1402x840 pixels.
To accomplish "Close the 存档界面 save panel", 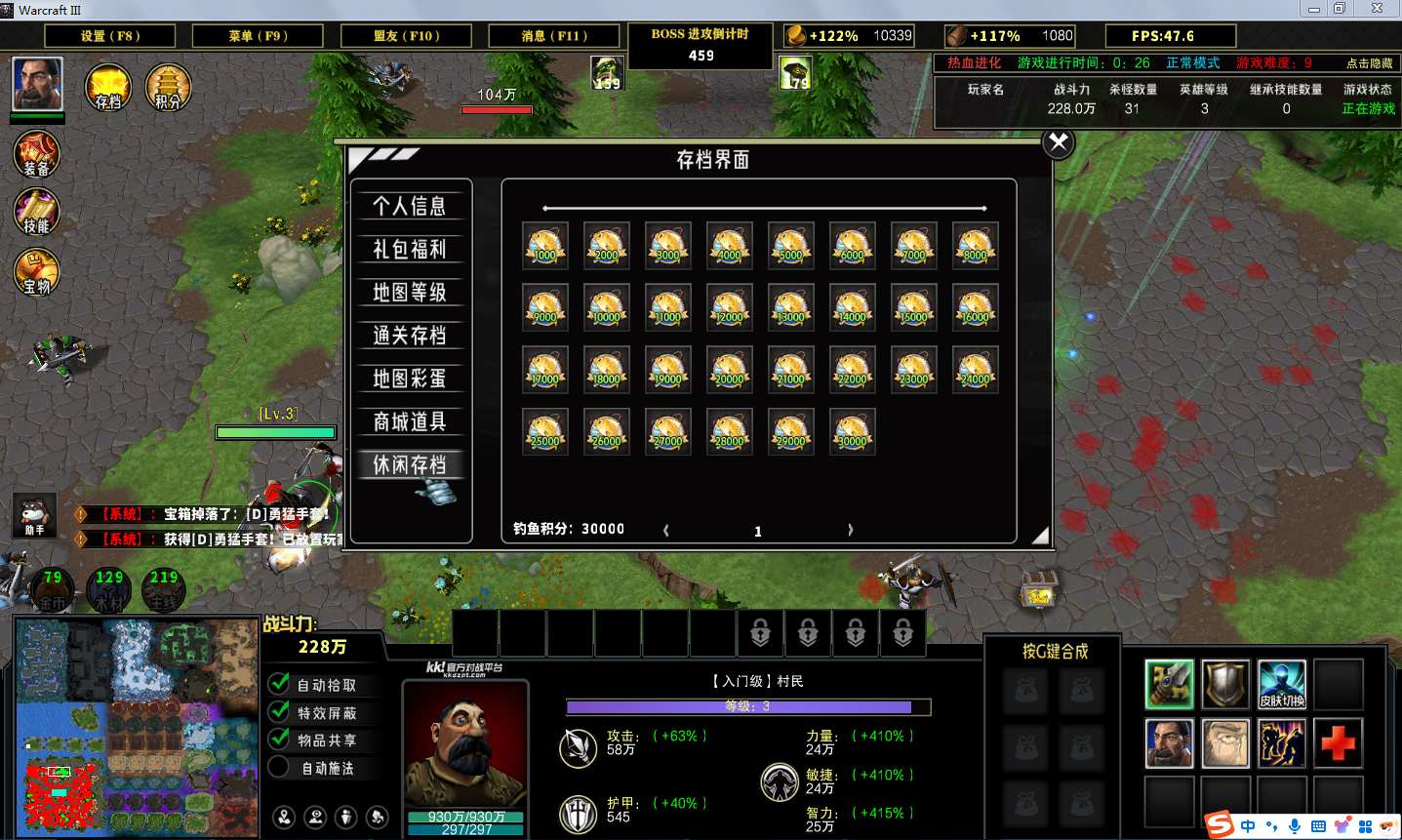I will (x=1058, y=143).
